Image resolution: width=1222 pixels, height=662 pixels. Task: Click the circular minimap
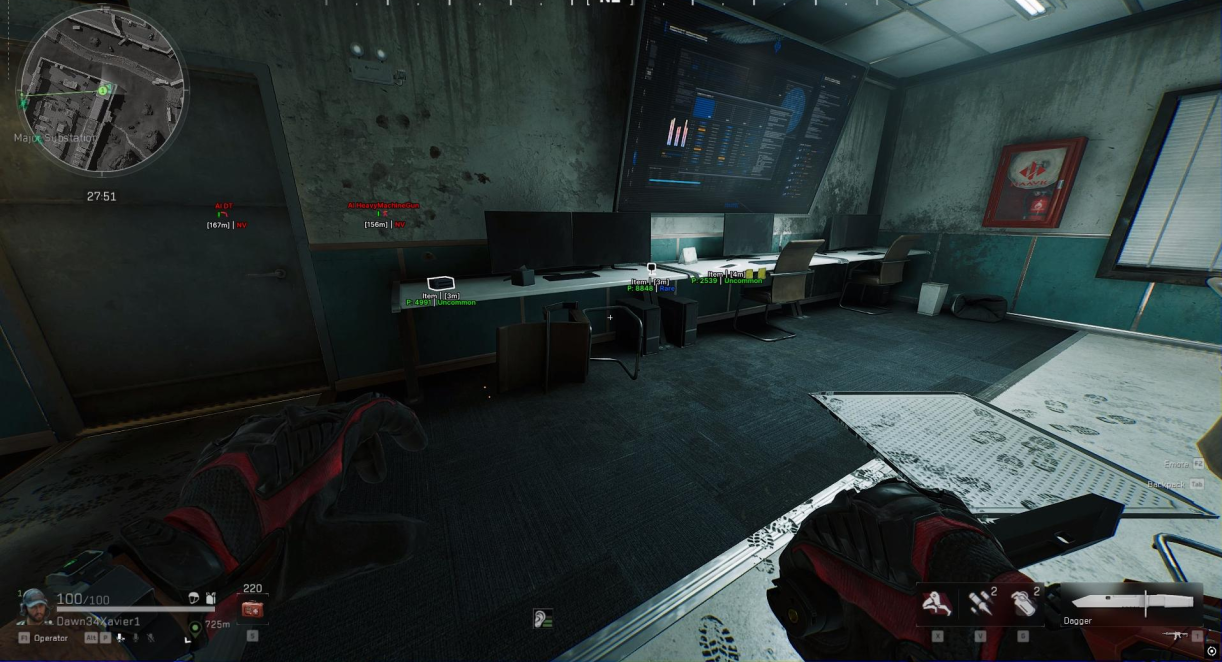click(x=102, y=91)
